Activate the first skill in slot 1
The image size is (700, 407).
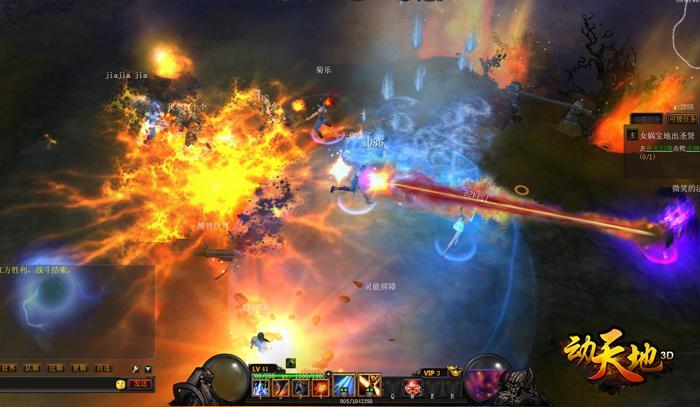262,387
